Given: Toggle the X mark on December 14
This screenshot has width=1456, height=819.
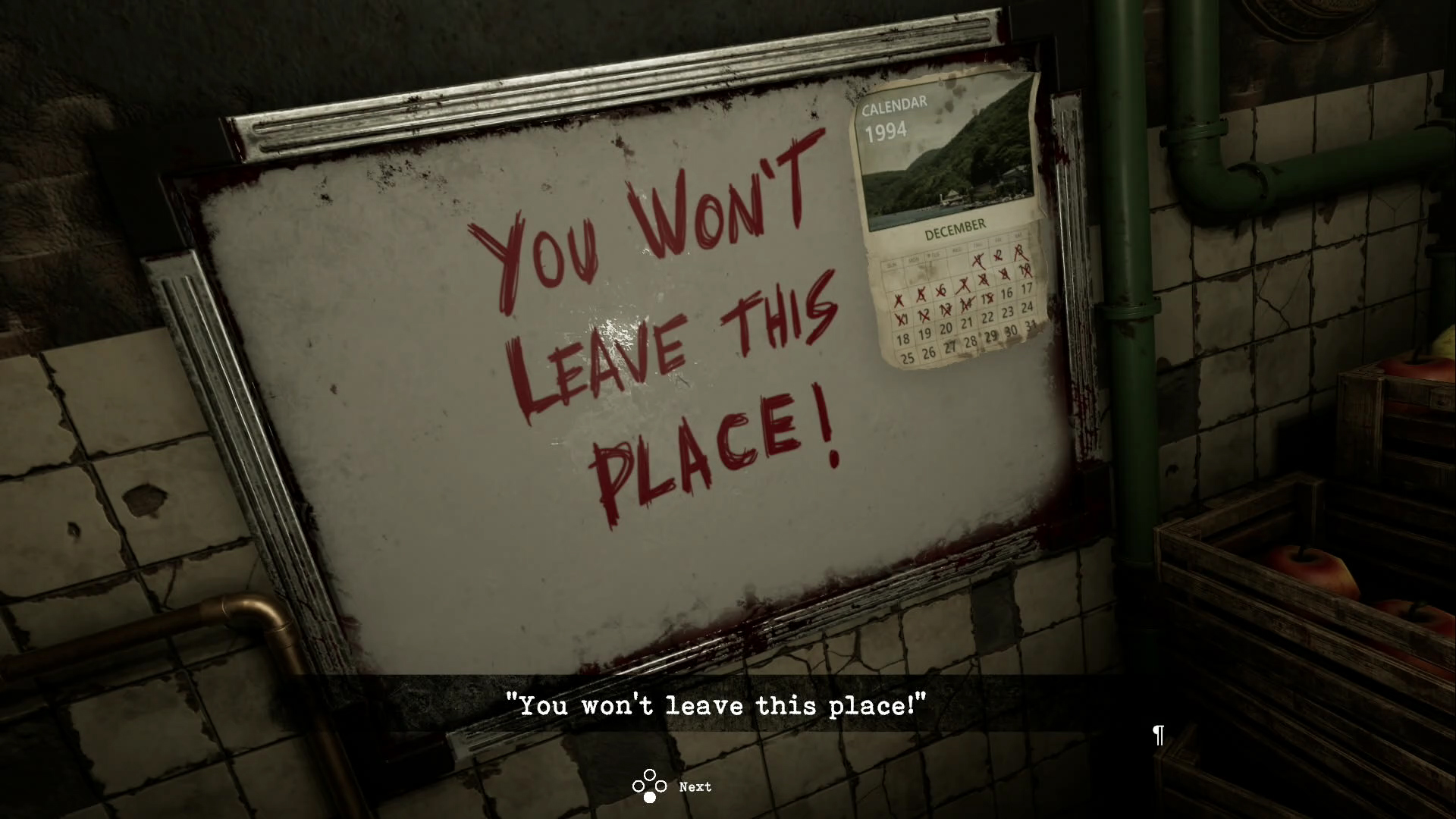Looking at the screenshot, I should [x=966, y=304].
